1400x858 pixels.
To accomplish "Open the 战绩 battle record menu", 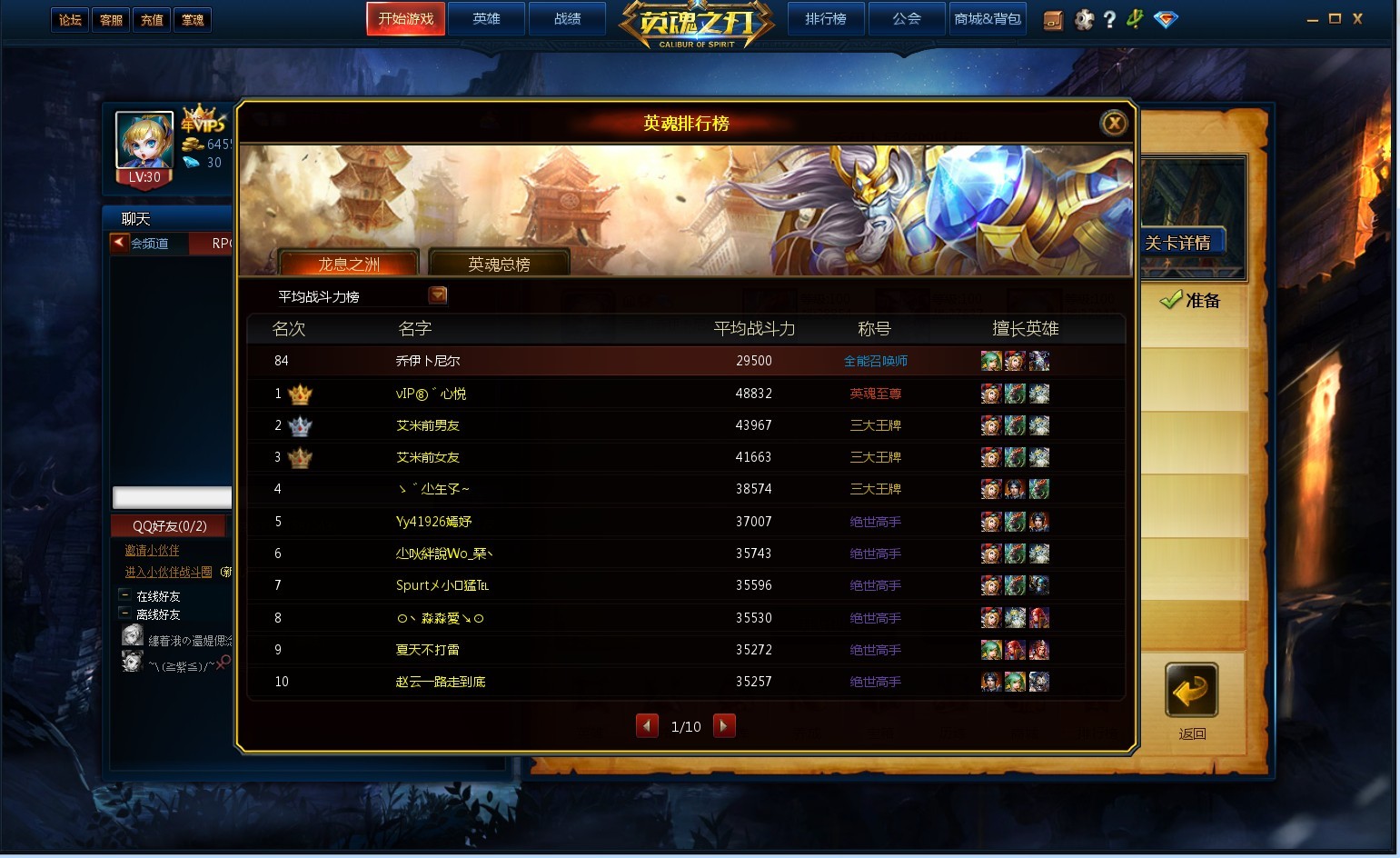I will click(567, 19).
